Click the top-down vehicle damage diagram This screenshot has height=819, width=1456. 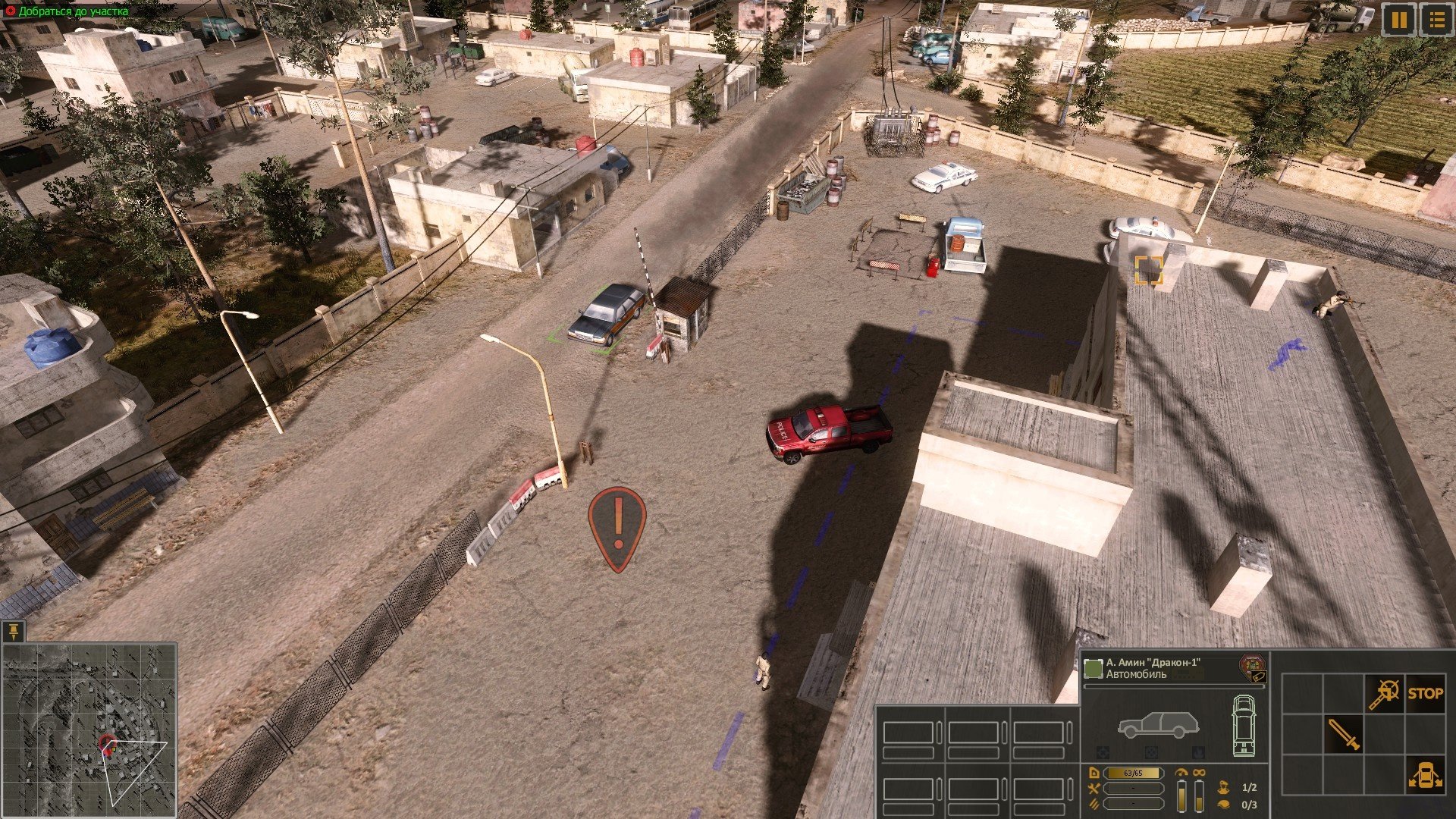[x=1244, y=725]
